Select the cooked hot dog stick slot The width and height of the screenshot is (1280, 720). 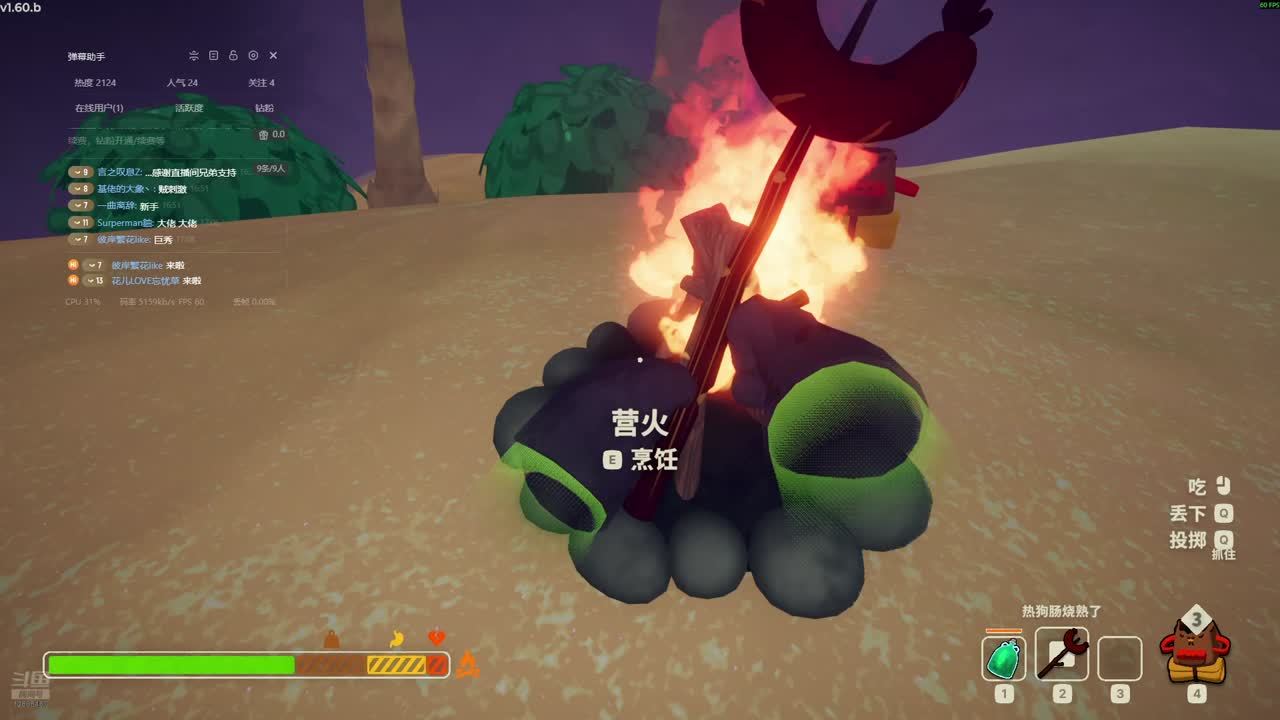[x=1061, y=655]
